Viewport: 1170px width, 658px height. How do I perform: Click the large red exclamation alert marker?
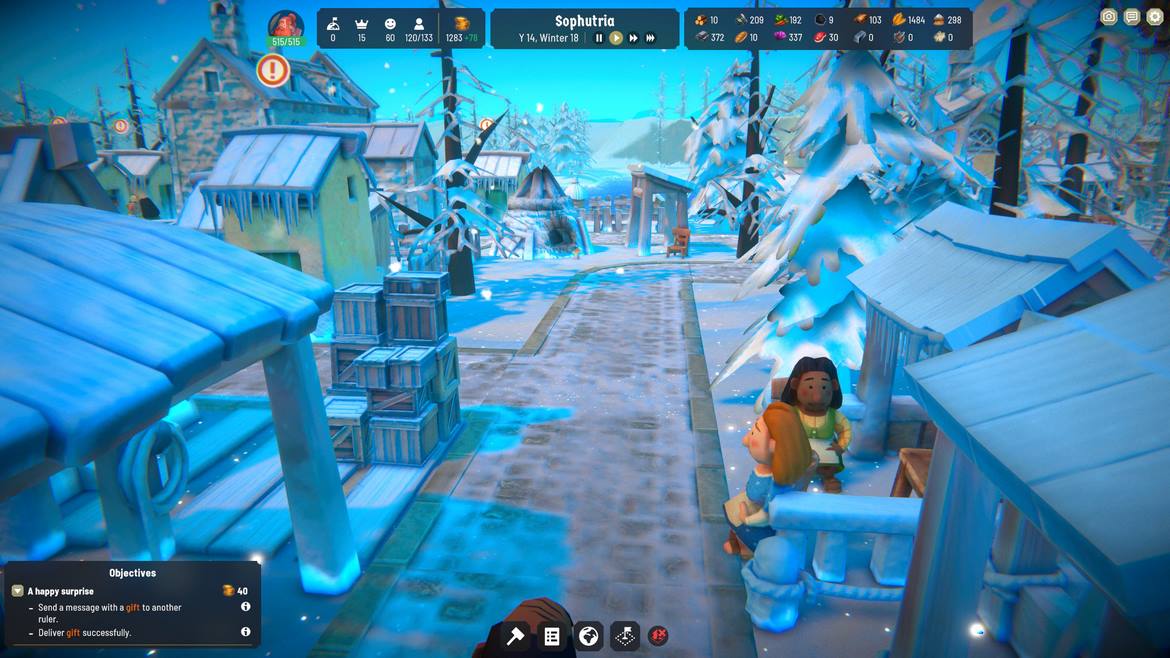pyautogui.click(x=272, y=70)
